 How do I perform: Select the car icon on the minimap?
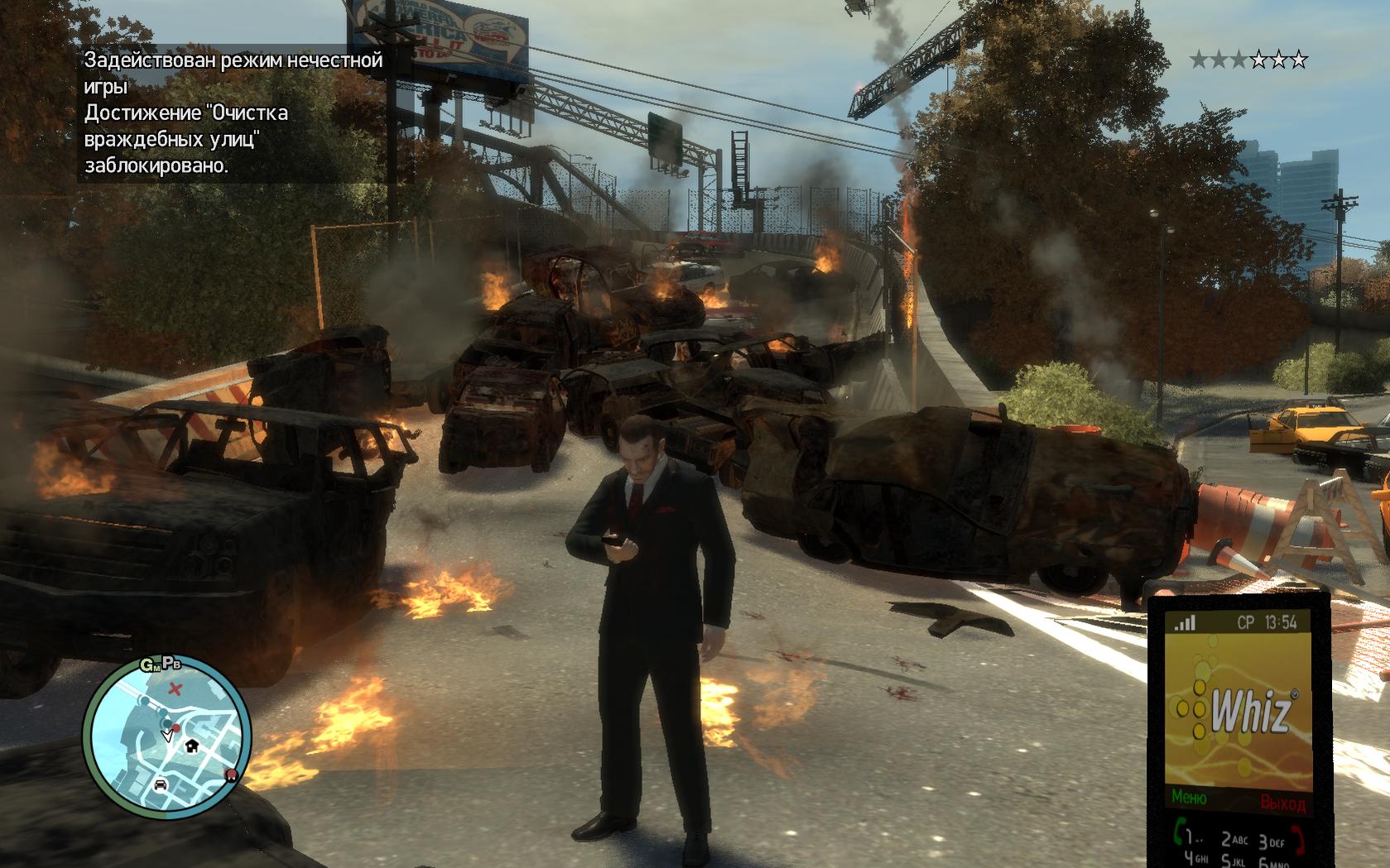point(161,784)
